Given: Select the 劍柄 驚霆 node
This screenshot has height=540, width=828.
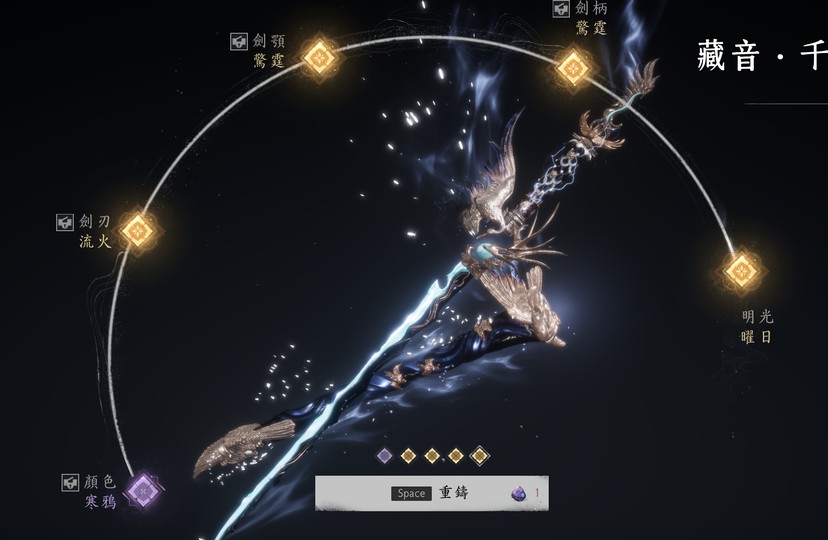Looking at the screenshot, I should [574, 67].
